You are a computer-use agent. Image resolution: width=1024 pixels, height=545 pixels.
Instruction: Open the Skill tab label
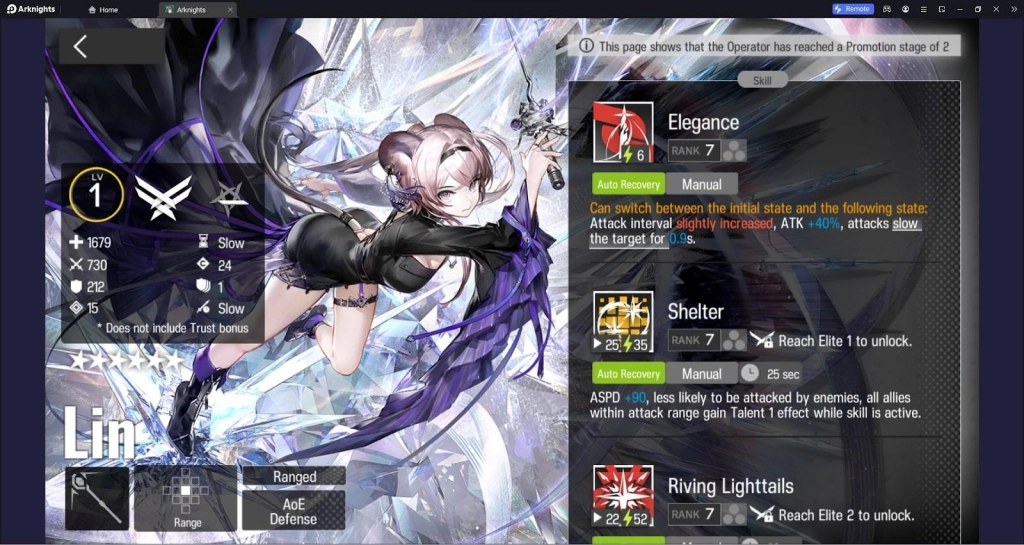(763, 80)
